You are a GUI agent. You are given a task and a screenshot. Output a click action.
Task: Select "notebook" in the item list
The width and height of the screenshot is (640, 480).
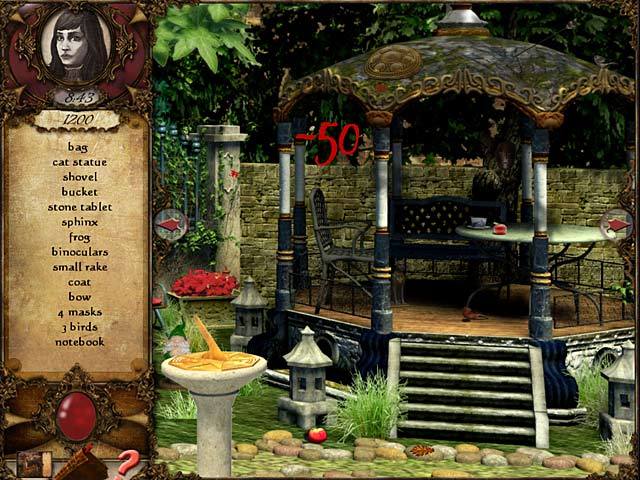[x=80, y=341]
